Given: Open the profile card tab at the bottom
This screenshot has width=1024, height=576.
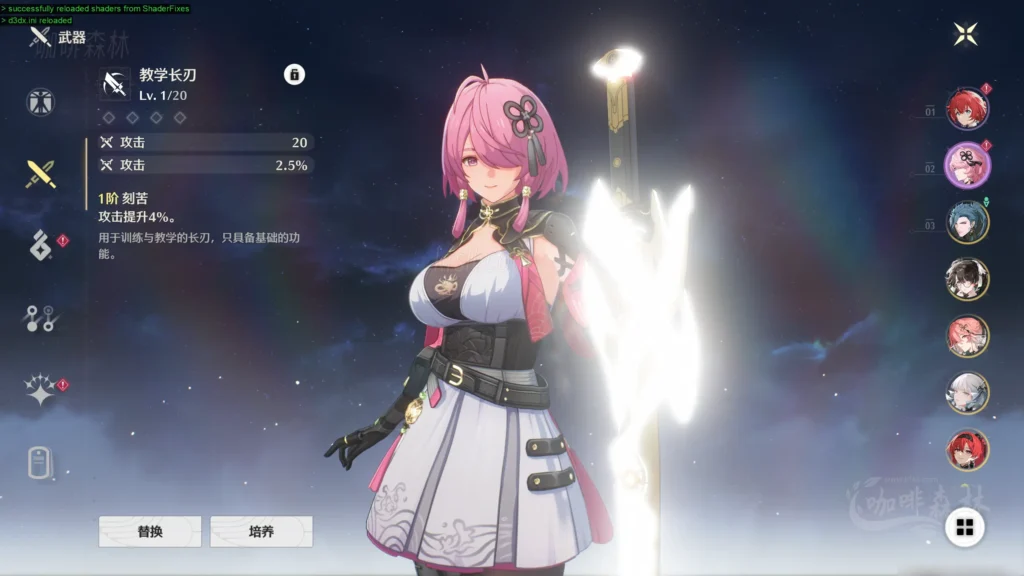Looking at the screenshot, I should (40, 463).
